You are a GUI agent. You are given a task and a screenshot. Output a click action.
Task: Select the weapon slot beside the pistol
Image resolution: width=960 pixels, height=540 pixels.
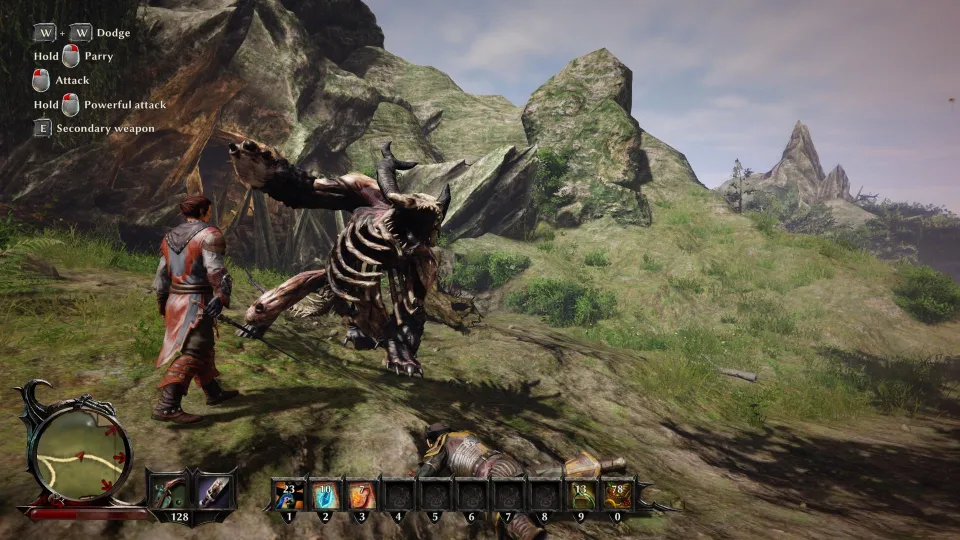click(x=214, y=490)
